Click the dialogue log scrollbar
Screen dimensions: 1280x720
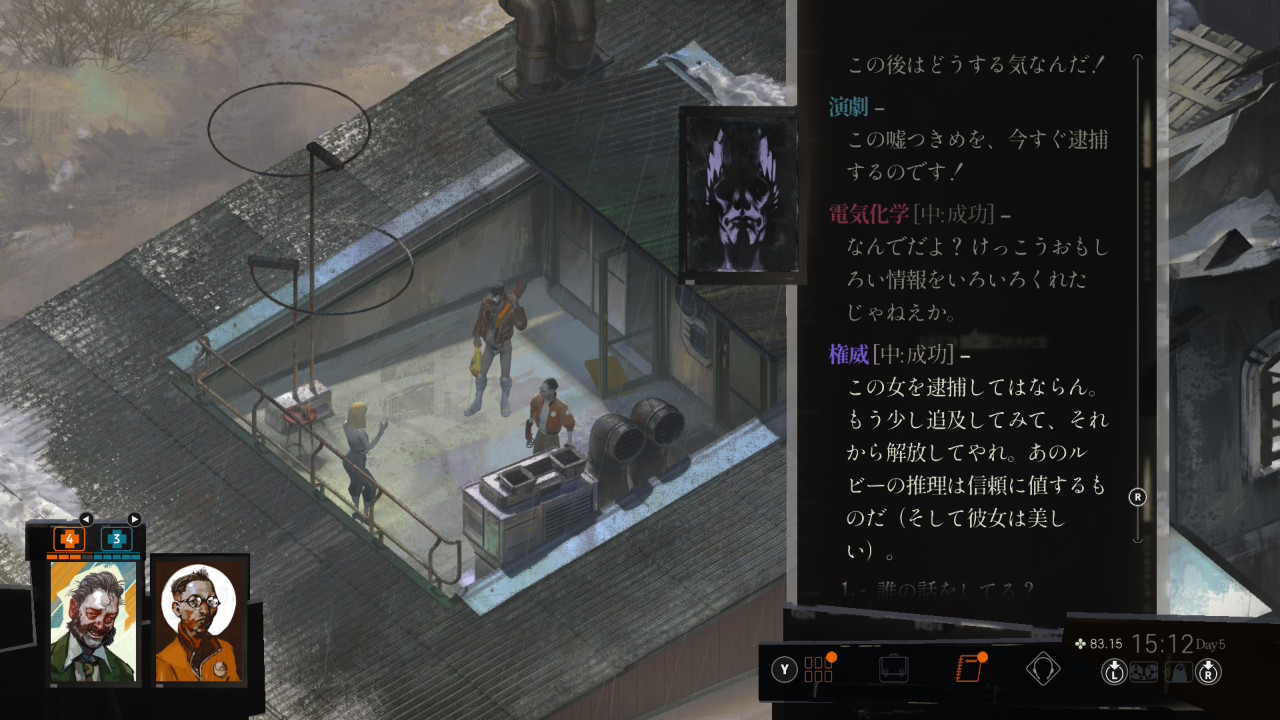tap(1137, 300)
